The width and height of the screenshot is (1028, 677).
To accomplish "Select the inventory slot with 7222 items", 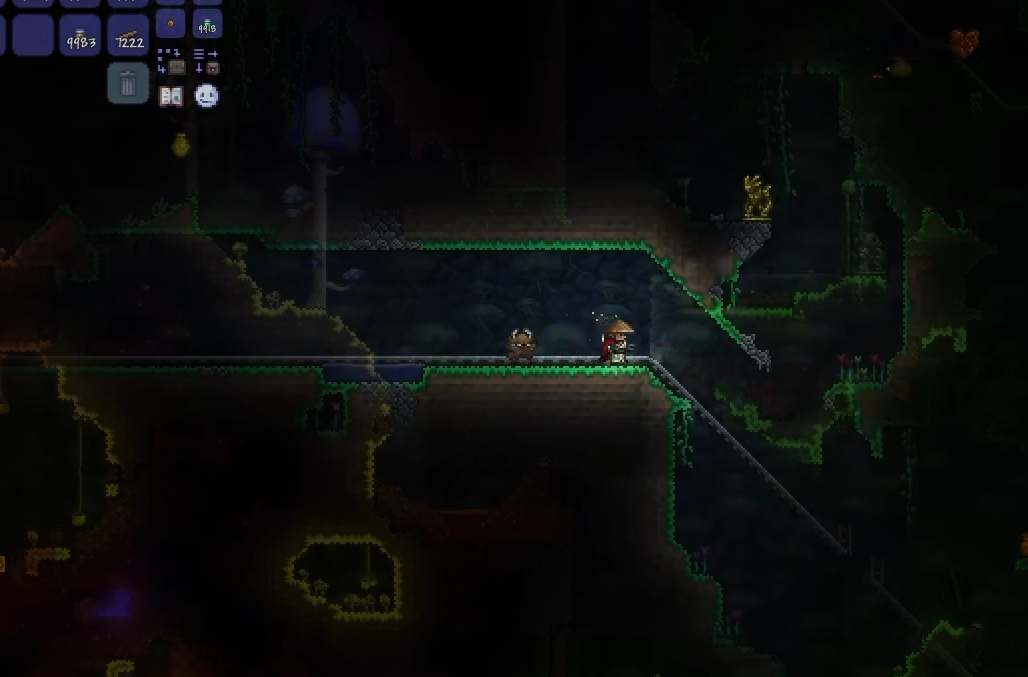I will pyautogui.click(x=128, y=35).
